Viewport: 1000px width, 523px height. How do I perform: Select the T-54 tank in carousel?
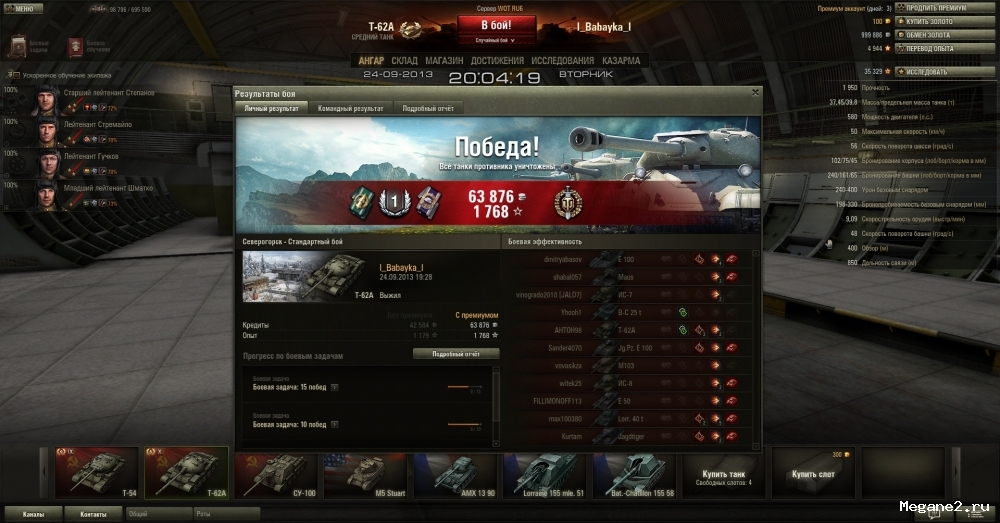click(x=97, y=472)
